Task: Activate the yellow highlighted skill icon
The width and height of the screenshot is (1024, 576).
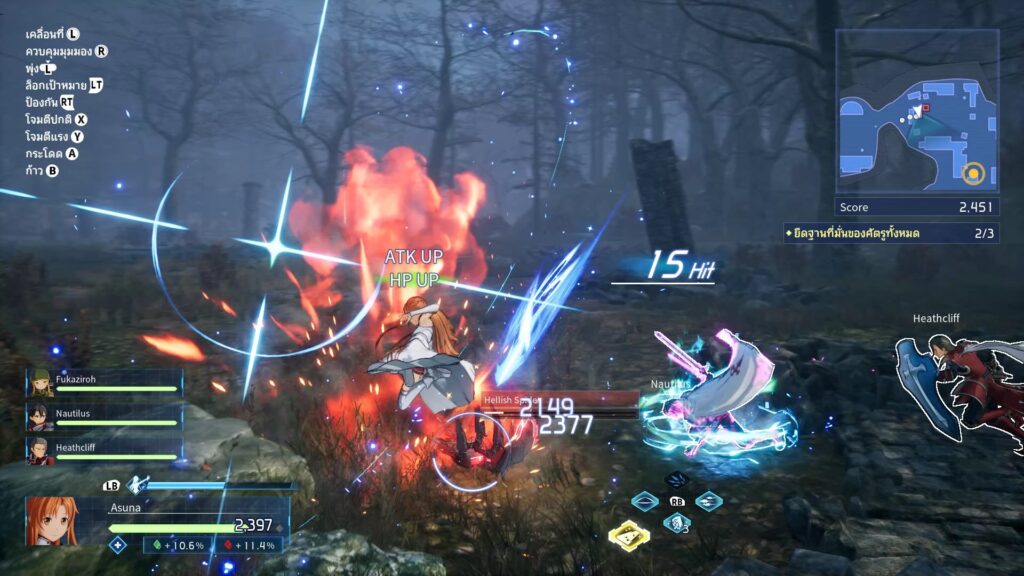Action: tap(628, 535)
